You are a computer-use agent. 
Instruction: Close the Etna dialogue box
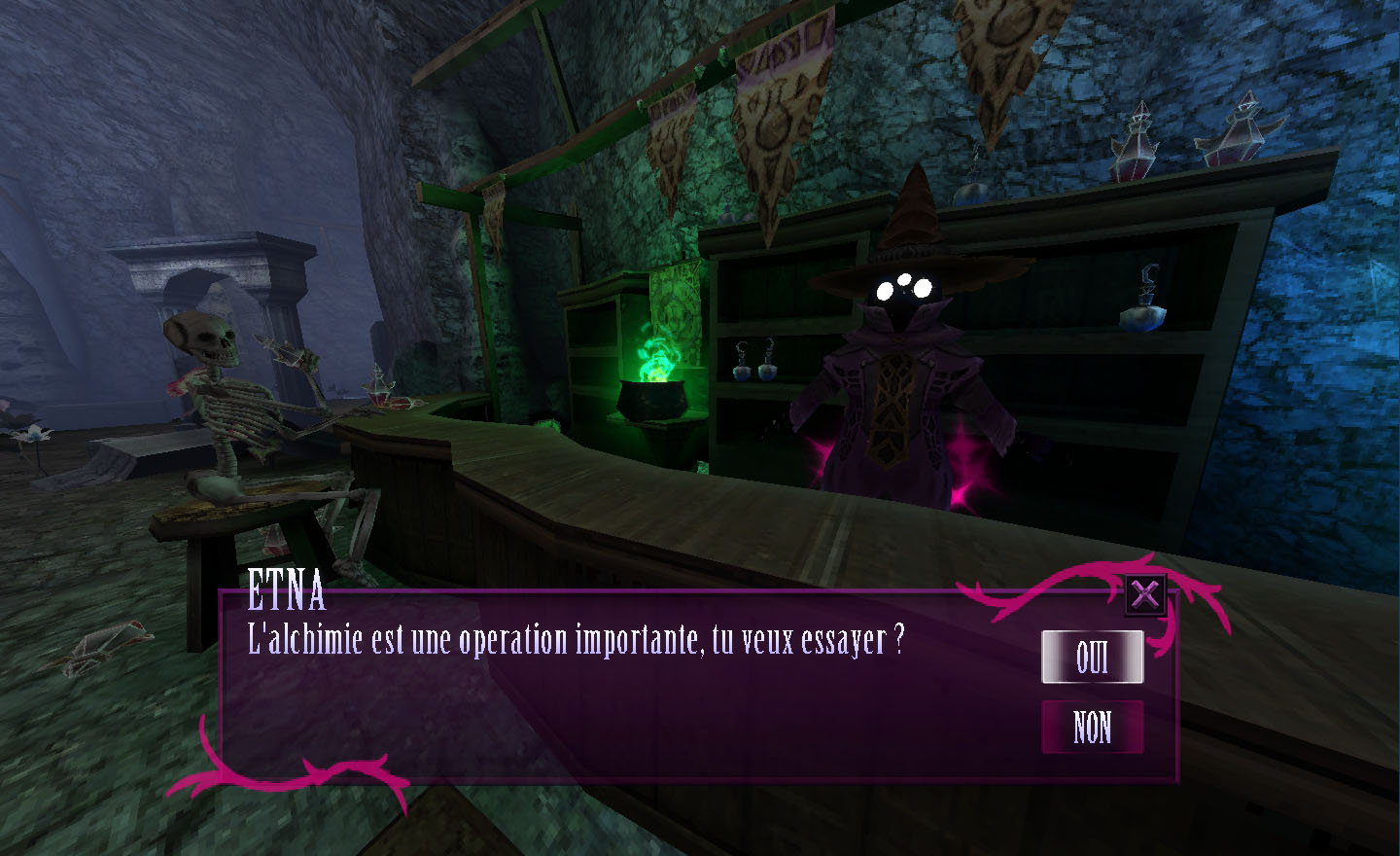point(1145,593)
